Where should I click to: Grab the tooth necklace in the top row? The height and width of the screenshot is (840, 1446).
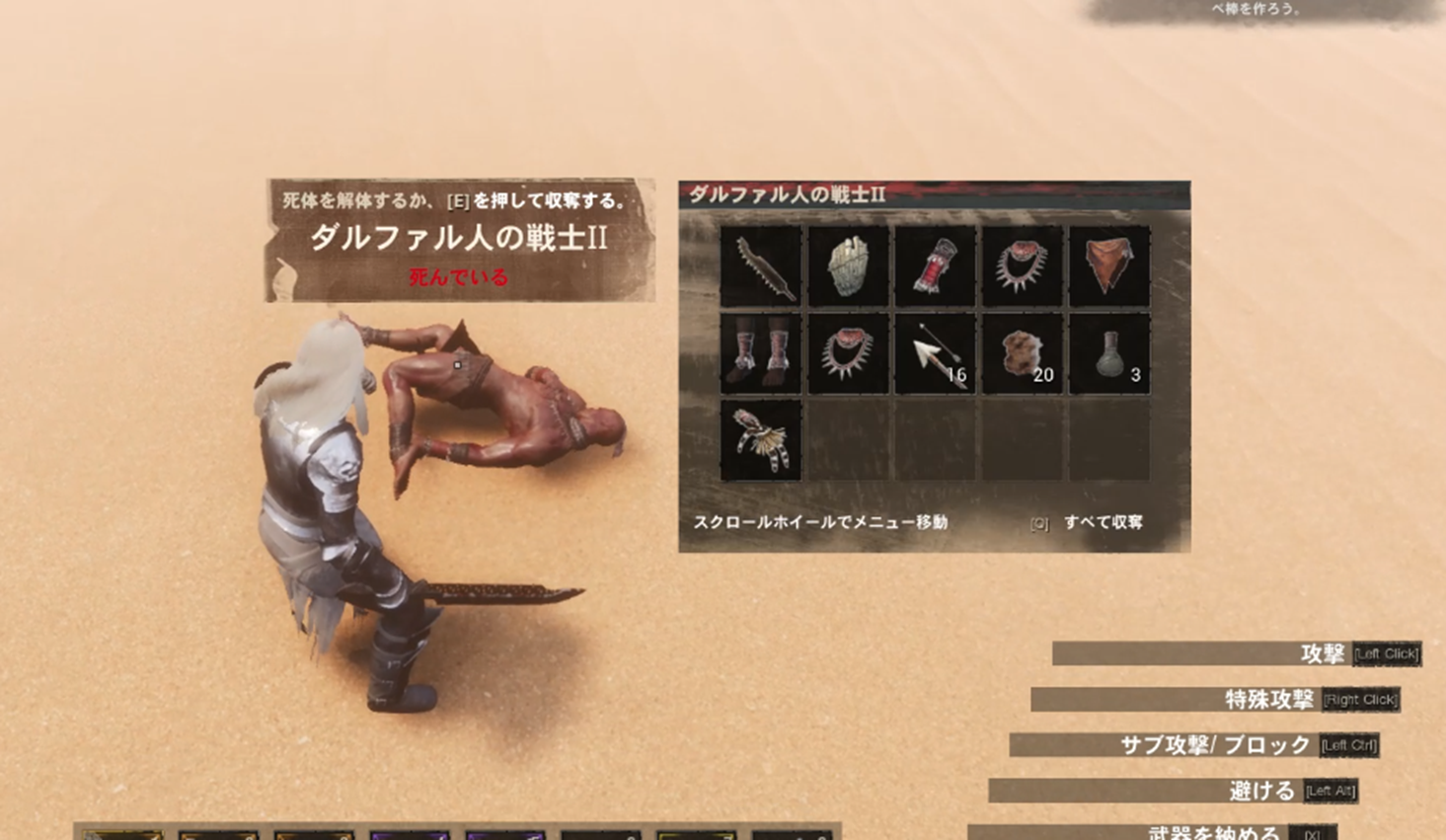click(x=1021, y=266)
